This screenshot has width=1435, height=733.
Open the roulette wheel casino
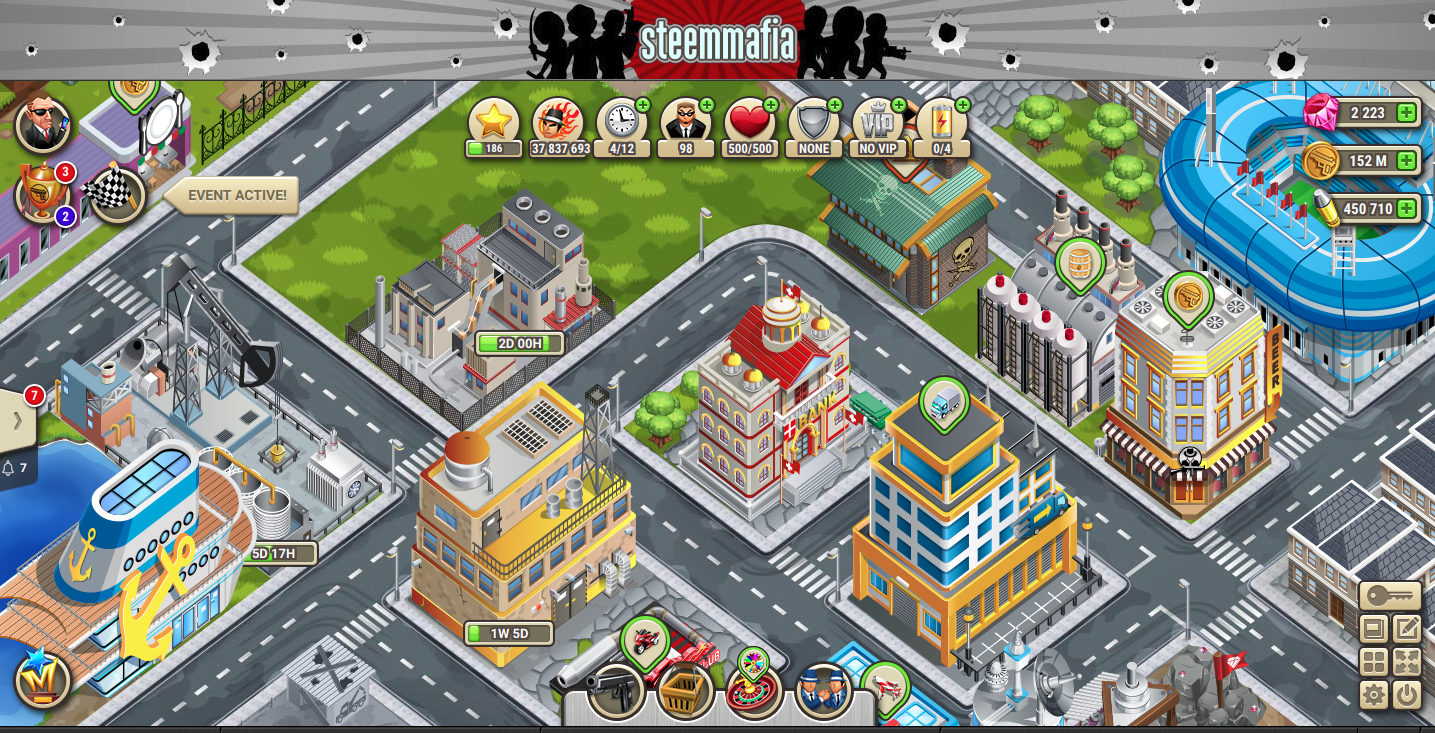(x=754, y=690)
